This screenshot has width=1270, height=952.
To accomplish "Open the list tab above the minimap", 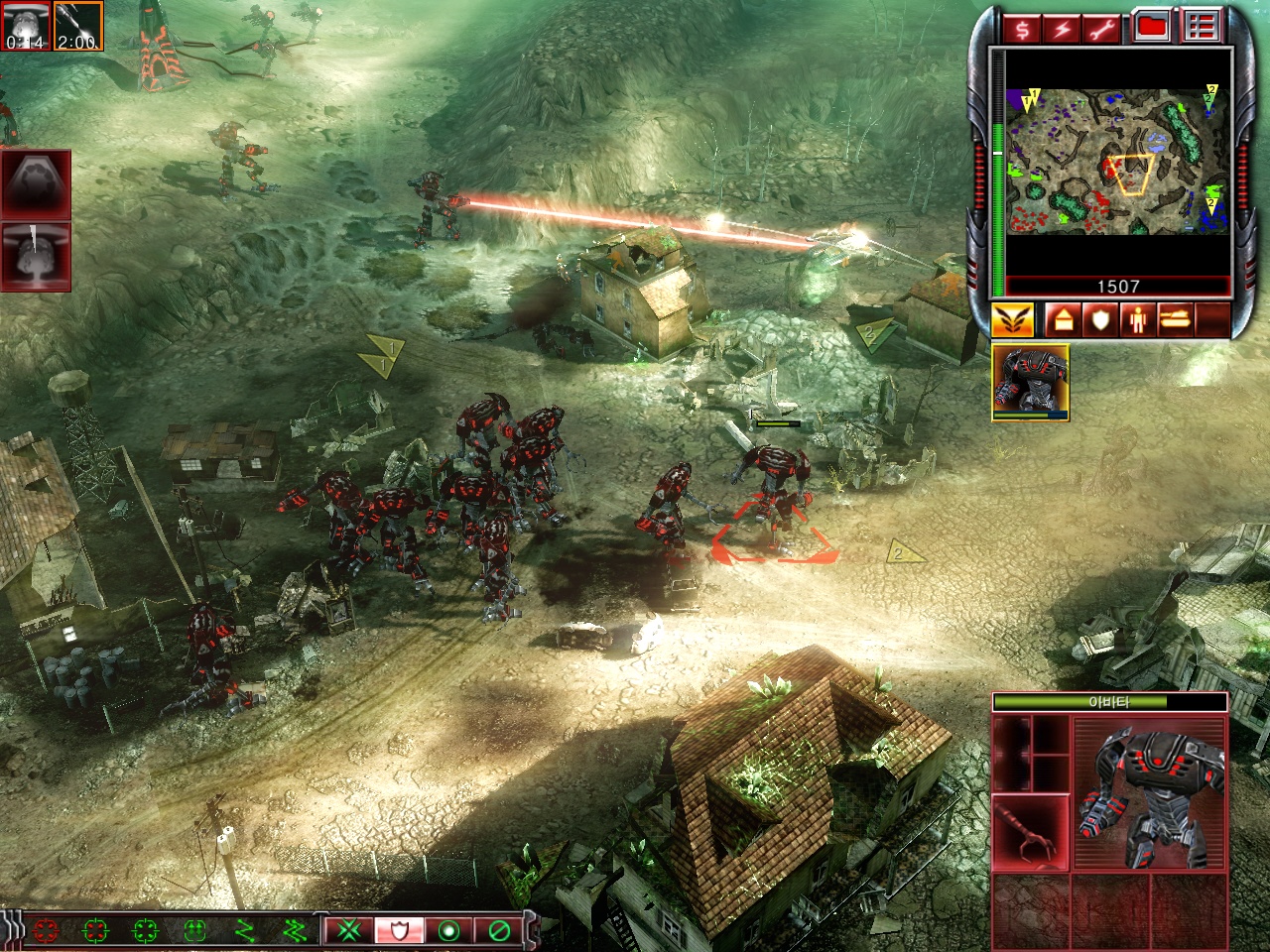I will pos(1201,27).
